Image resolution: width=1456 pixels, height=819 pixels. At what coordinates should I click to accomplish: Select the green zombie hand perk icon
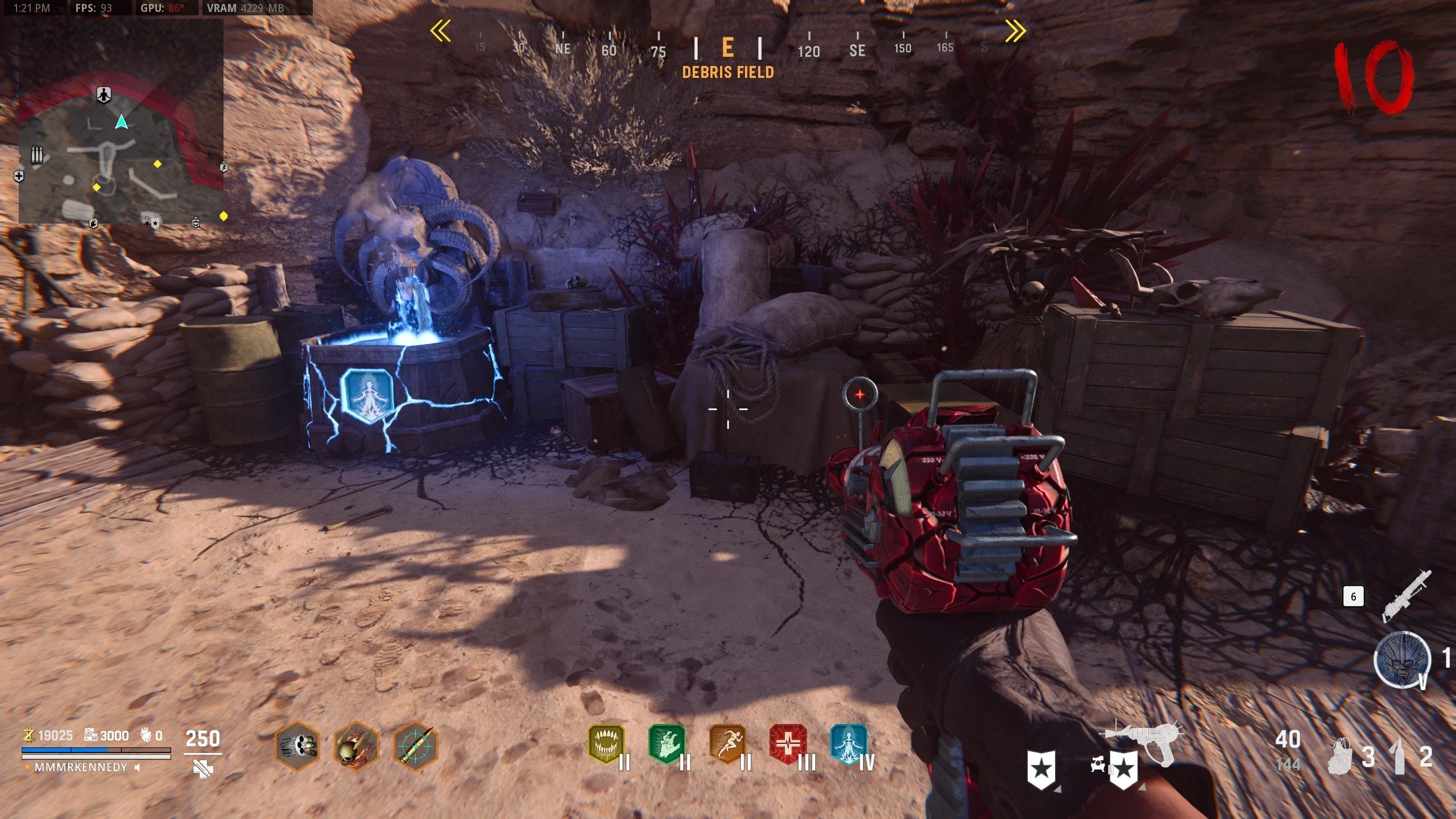[667, 744]
